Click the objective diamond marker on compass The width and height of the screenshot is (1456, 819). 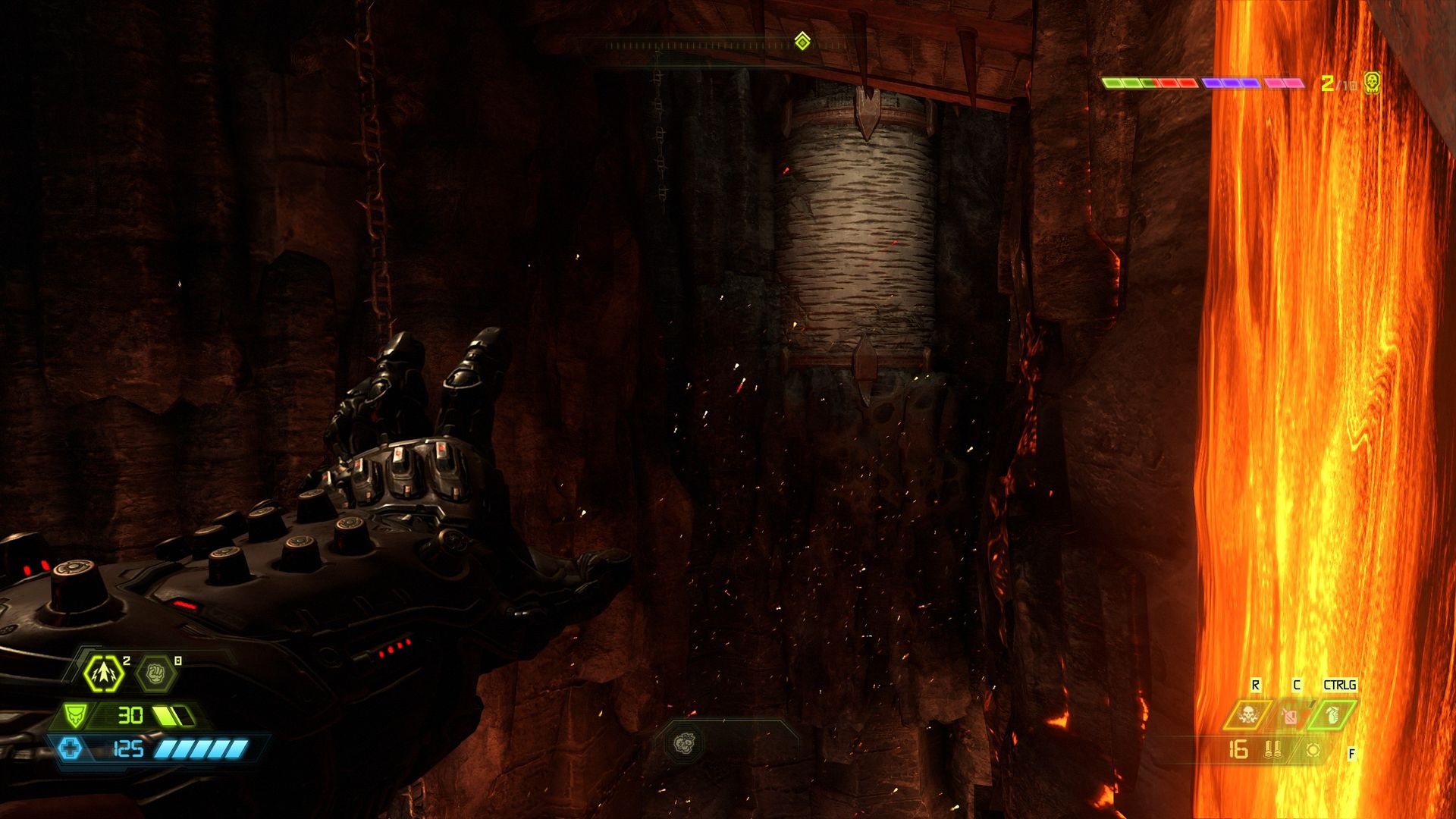point(802,40)
